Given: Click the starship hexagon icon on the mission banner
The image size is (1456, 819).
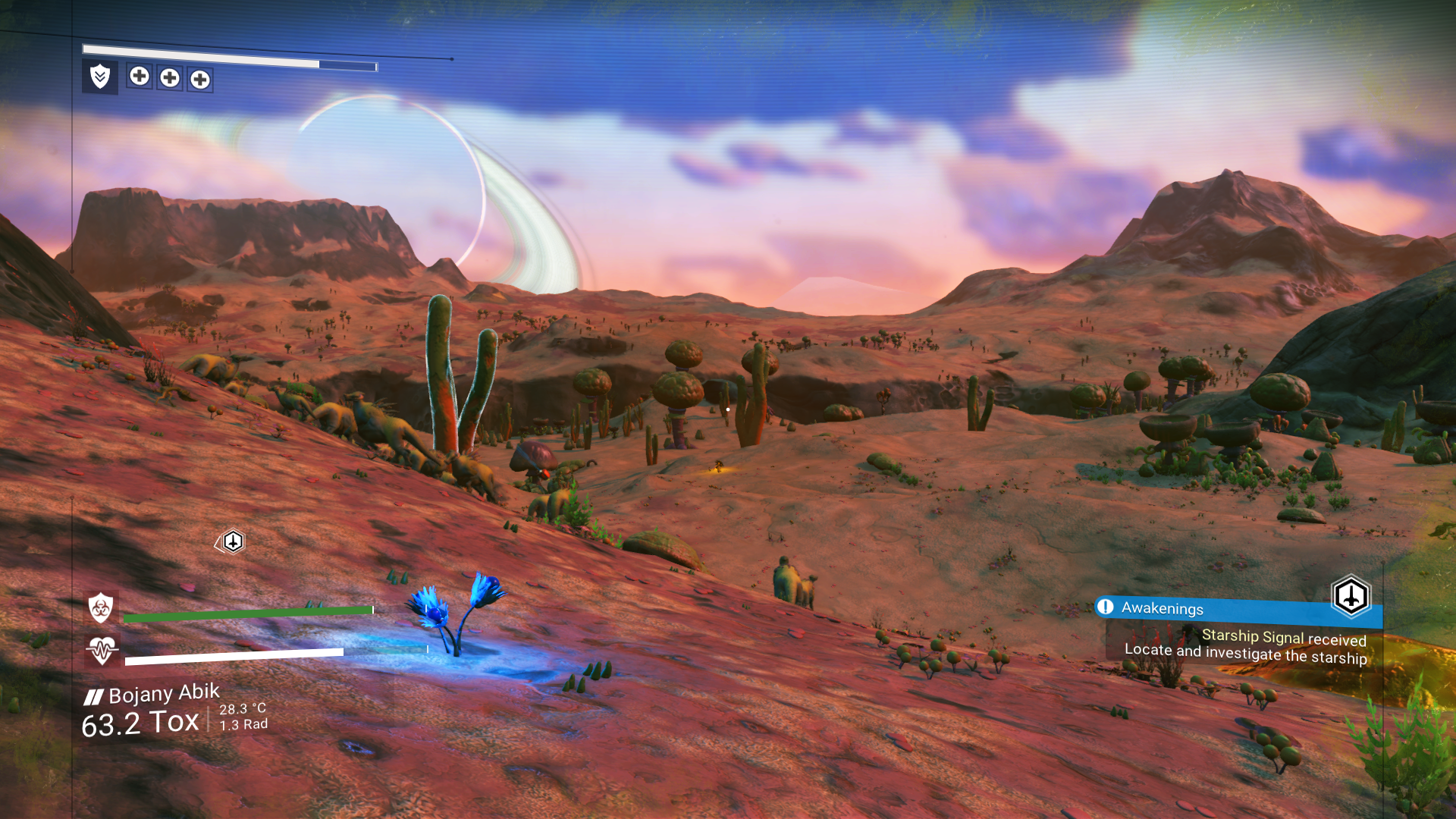Looking at the screenshot, I should (x=1350, y=596).
